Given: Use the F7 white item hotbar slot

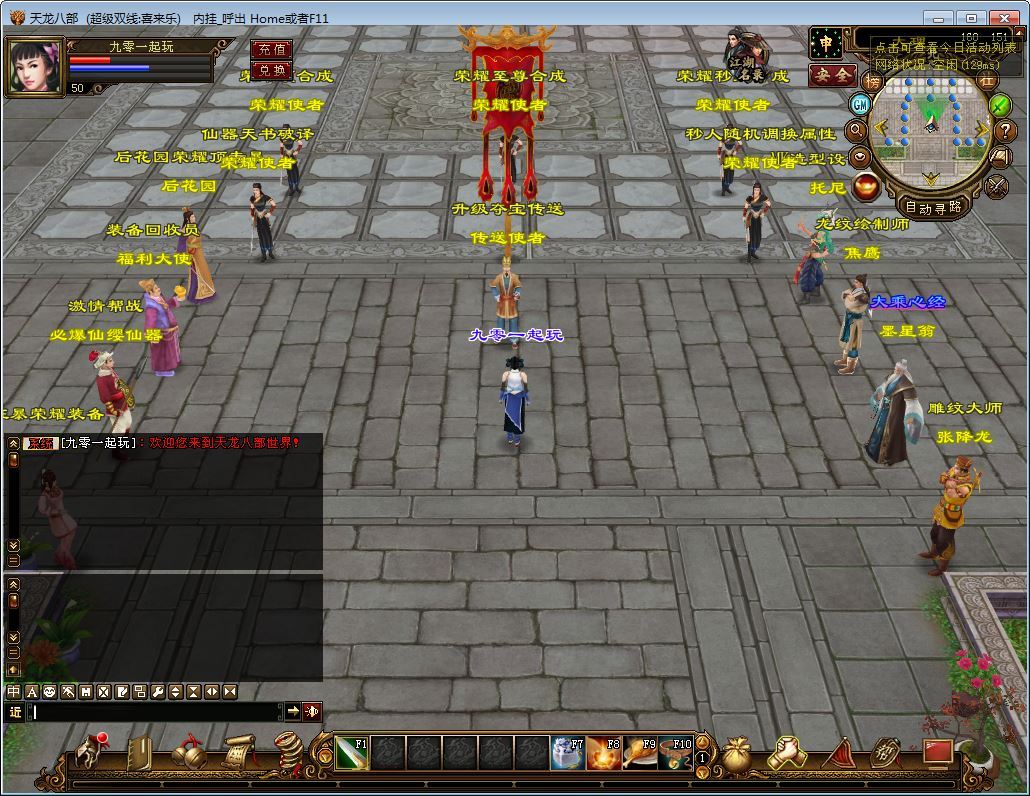Looking at the screenshot, I should coord(568,753).
